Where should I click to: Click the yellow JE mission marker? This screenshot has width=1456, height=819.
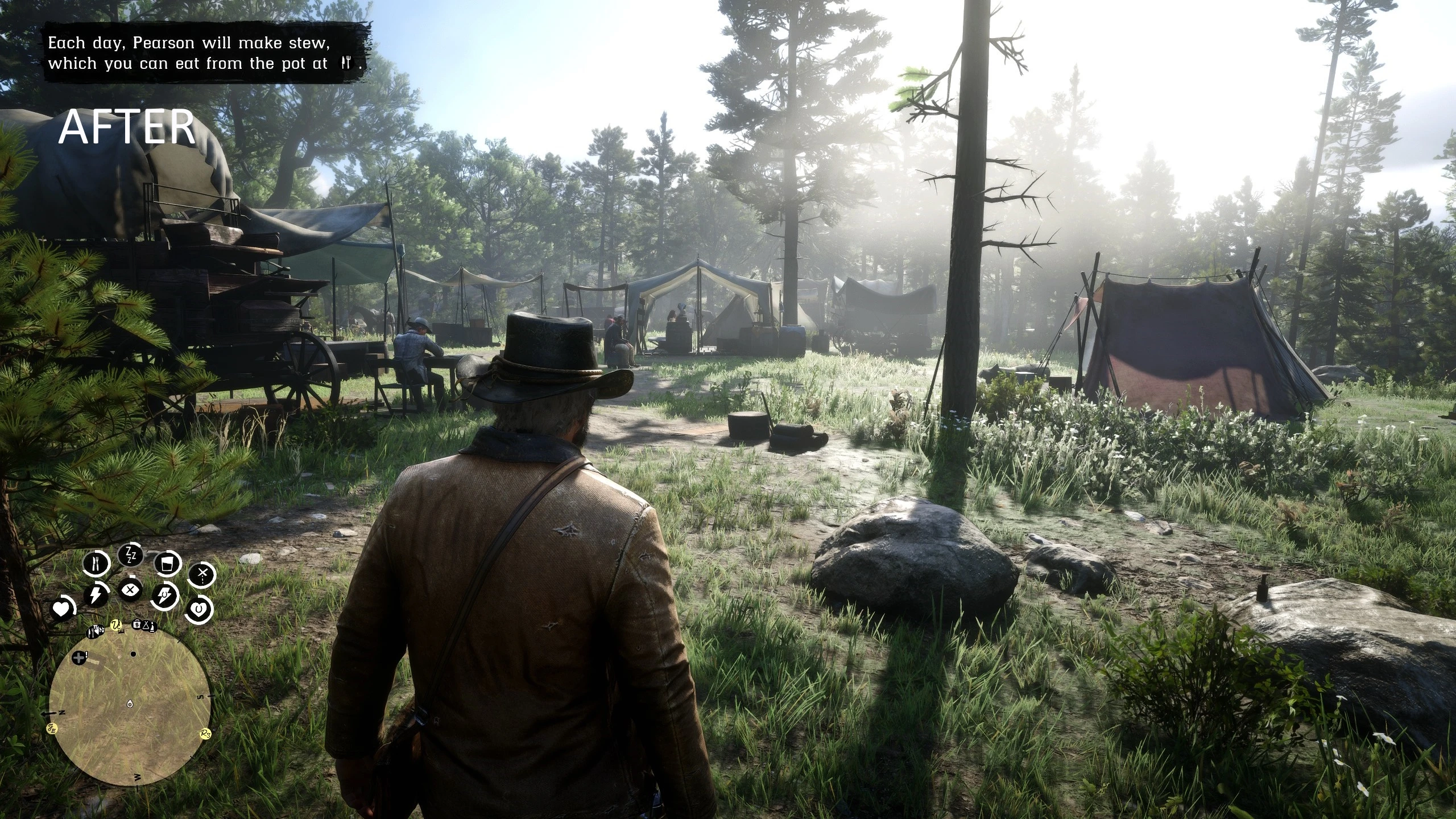point(52,728)
